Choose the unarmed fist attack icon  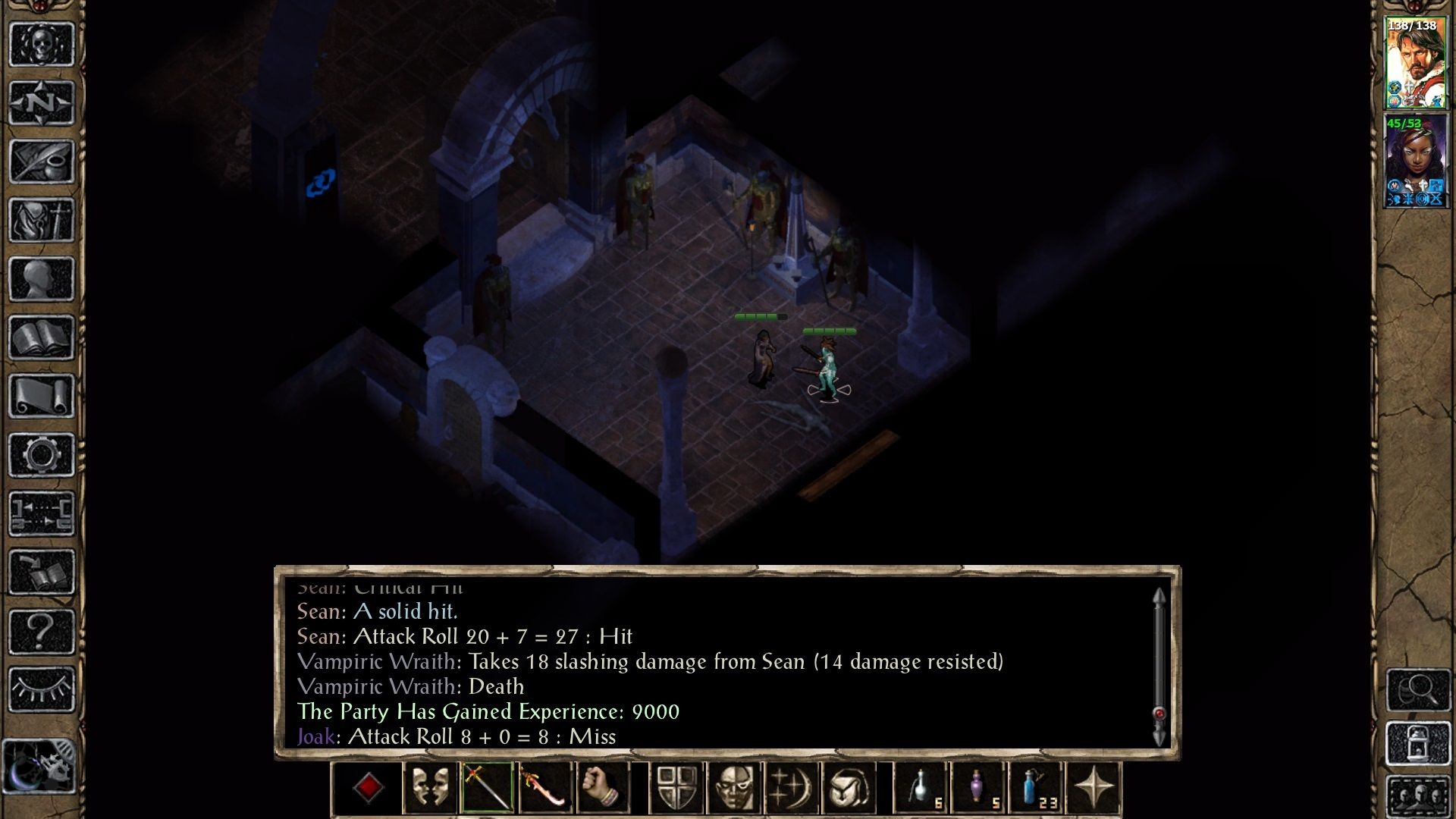tap(601, 786)
